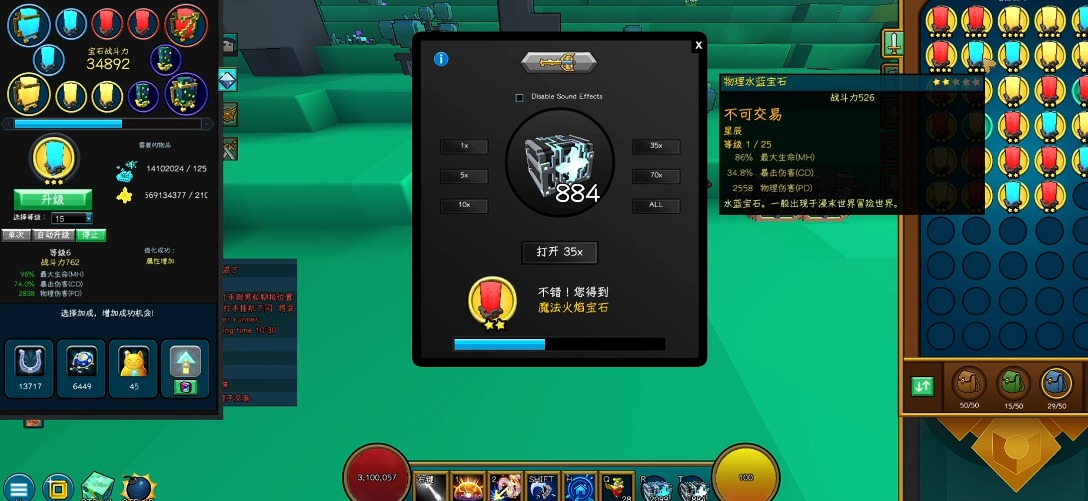The width and height of the screenshot is (1088, 501).
Task: Open the 选择等级 level dropdown
Action: (x=73, y=218)
